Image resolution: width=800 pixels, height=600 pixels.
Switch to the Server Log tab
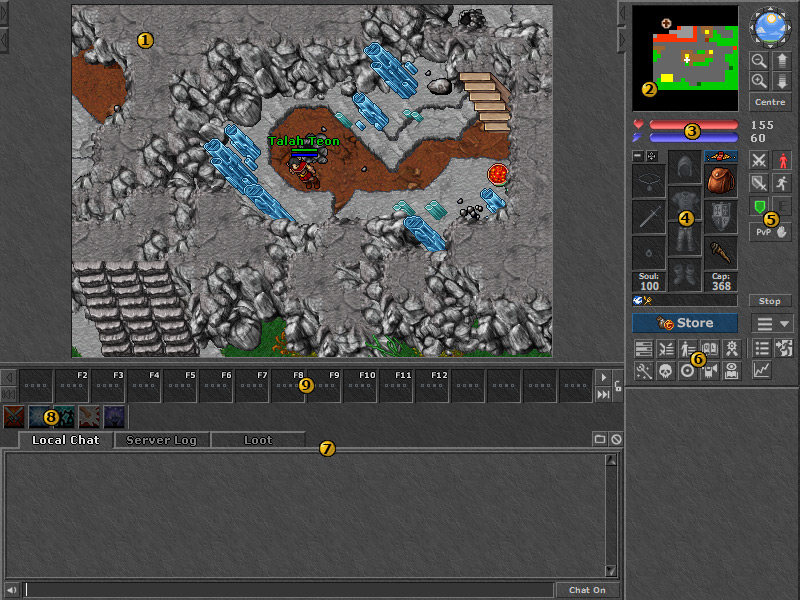coord(161,440)
